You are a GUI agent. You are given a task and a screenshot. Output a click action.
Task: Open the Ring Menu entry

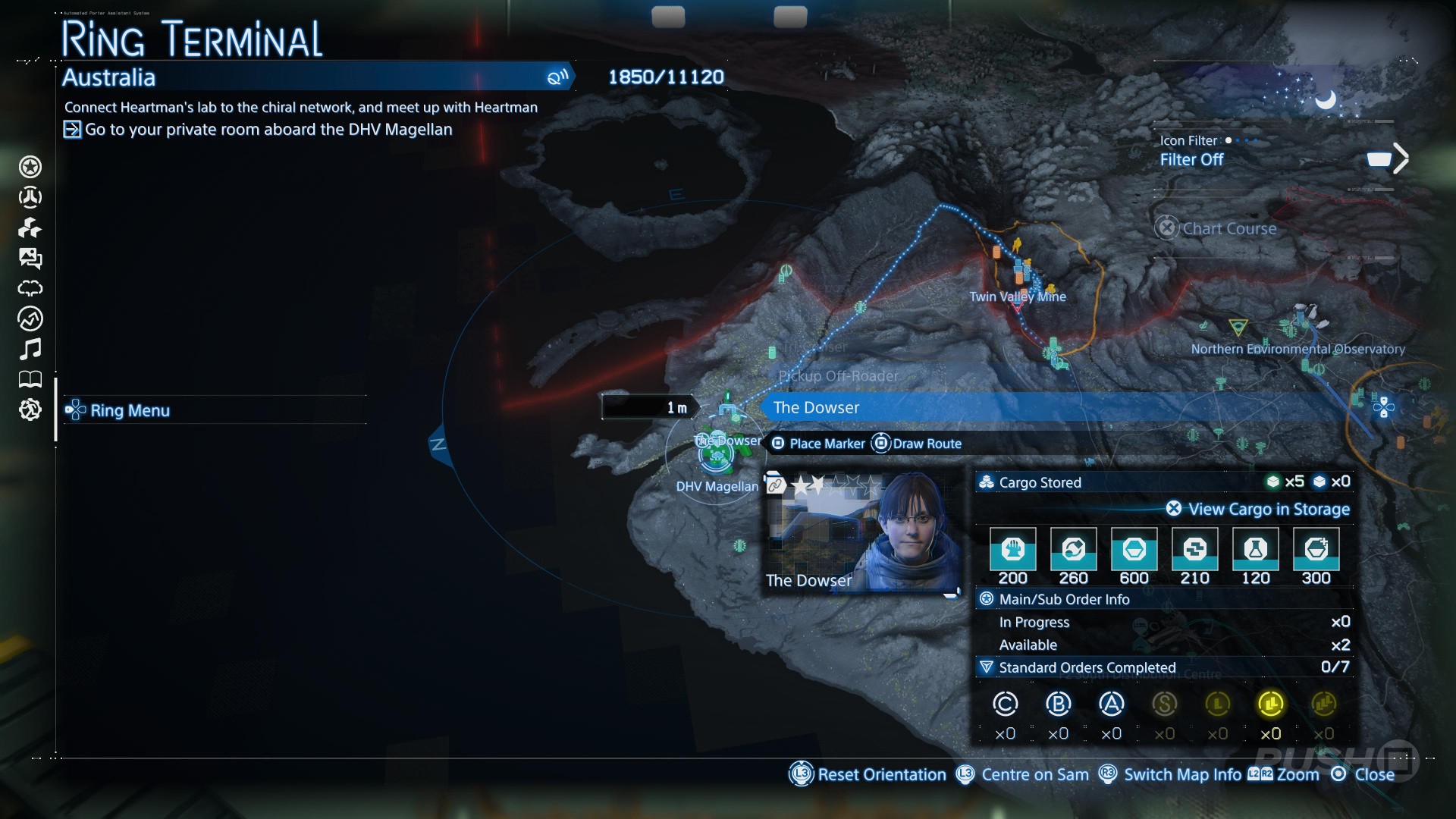(130, 410)
